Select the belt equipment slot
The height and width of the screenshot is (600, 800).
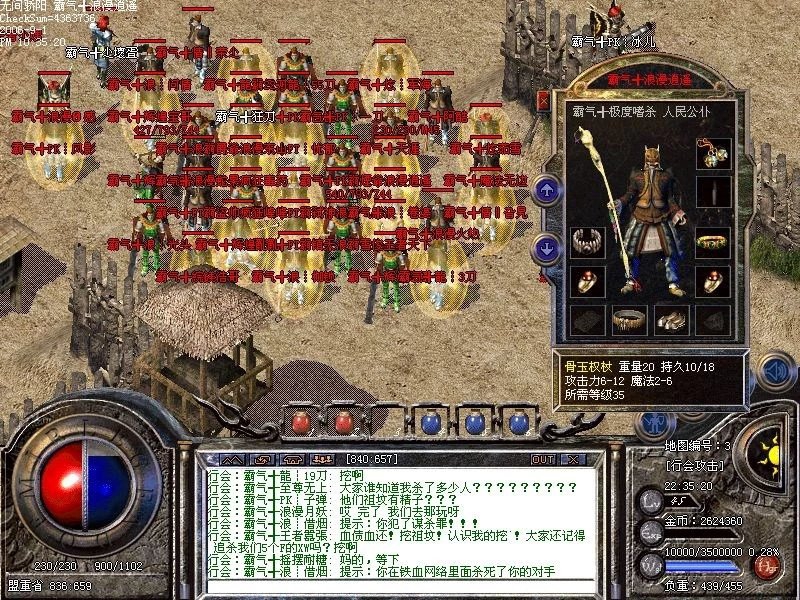630,319
